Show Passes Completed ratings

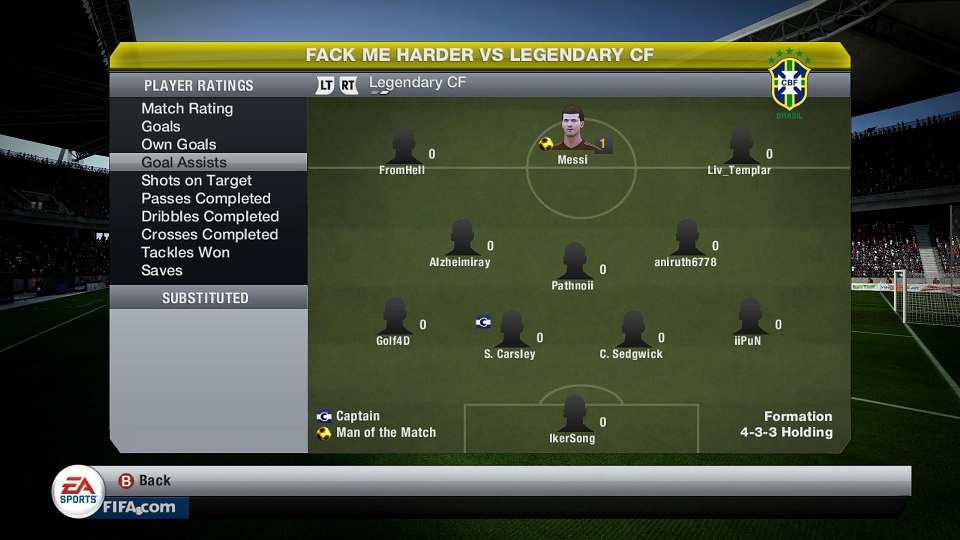click(x=206, y=198)
